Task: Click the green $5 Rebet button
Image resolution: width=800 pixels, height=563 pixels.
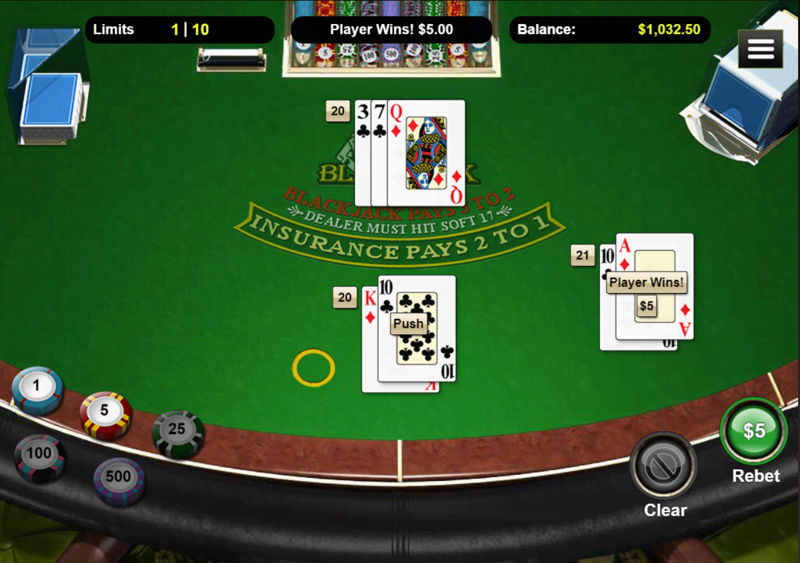Action: point(754,432)
